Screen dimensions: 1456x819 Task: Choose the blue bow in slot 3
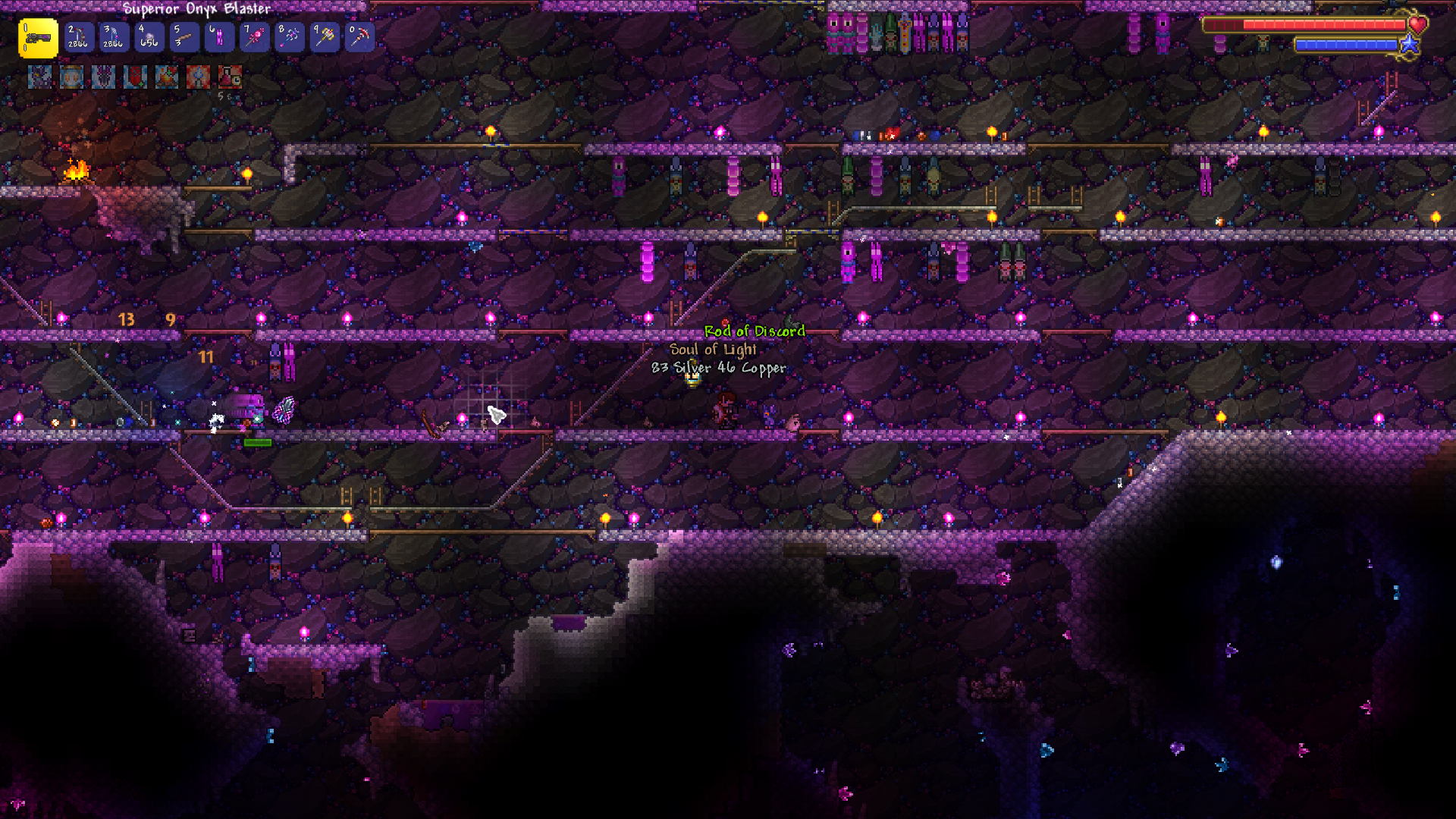[x=114, y=36]
